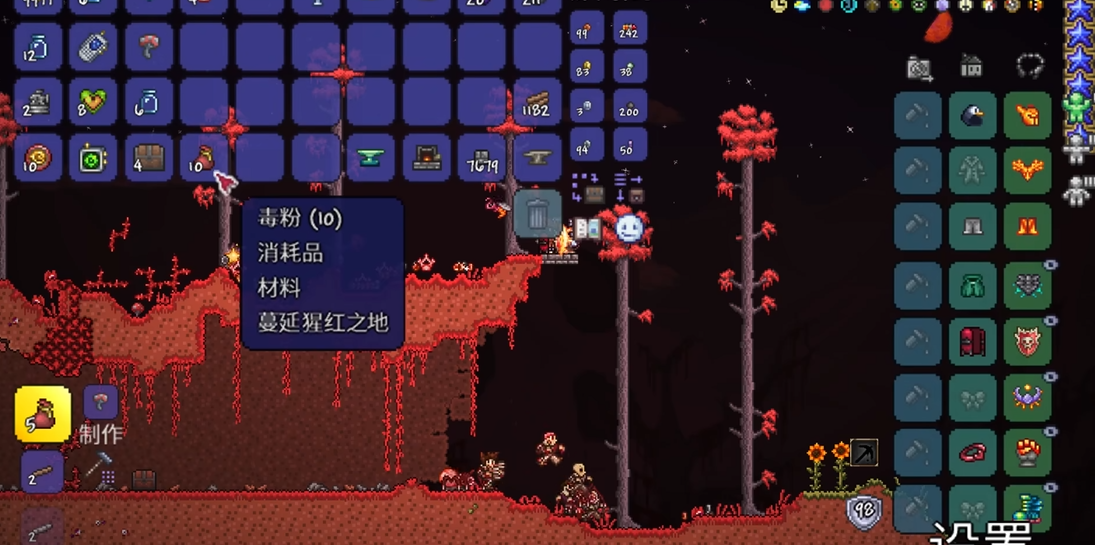
Task: Open the housing menu house icon
Action: (971, 66)
